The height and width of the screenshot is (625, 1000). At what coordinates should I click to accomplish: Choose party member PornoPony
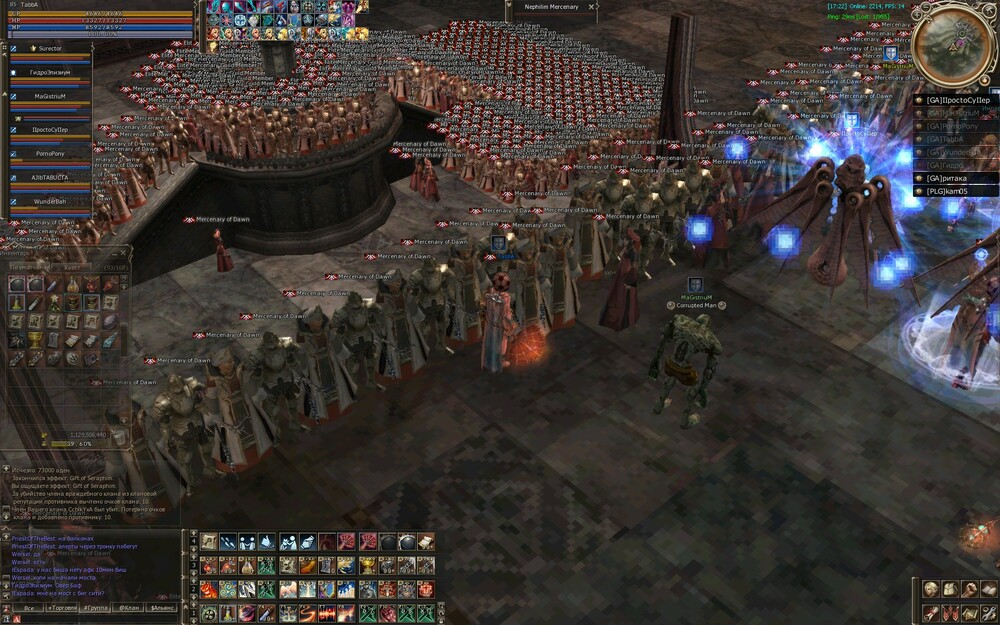(49, 153)
